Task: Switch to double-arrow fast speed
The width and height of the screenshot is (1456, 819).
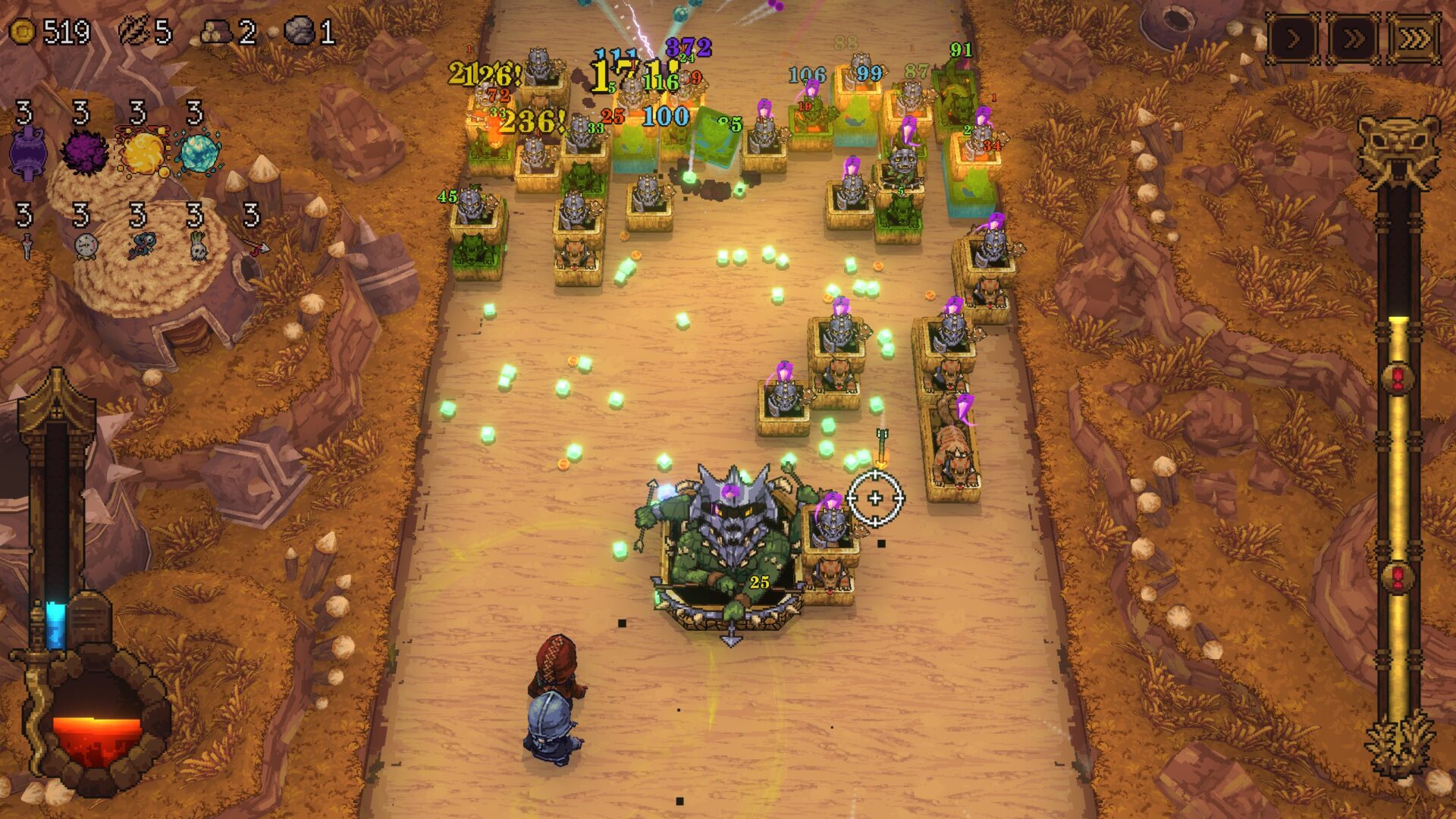Action: (1354, 39)
